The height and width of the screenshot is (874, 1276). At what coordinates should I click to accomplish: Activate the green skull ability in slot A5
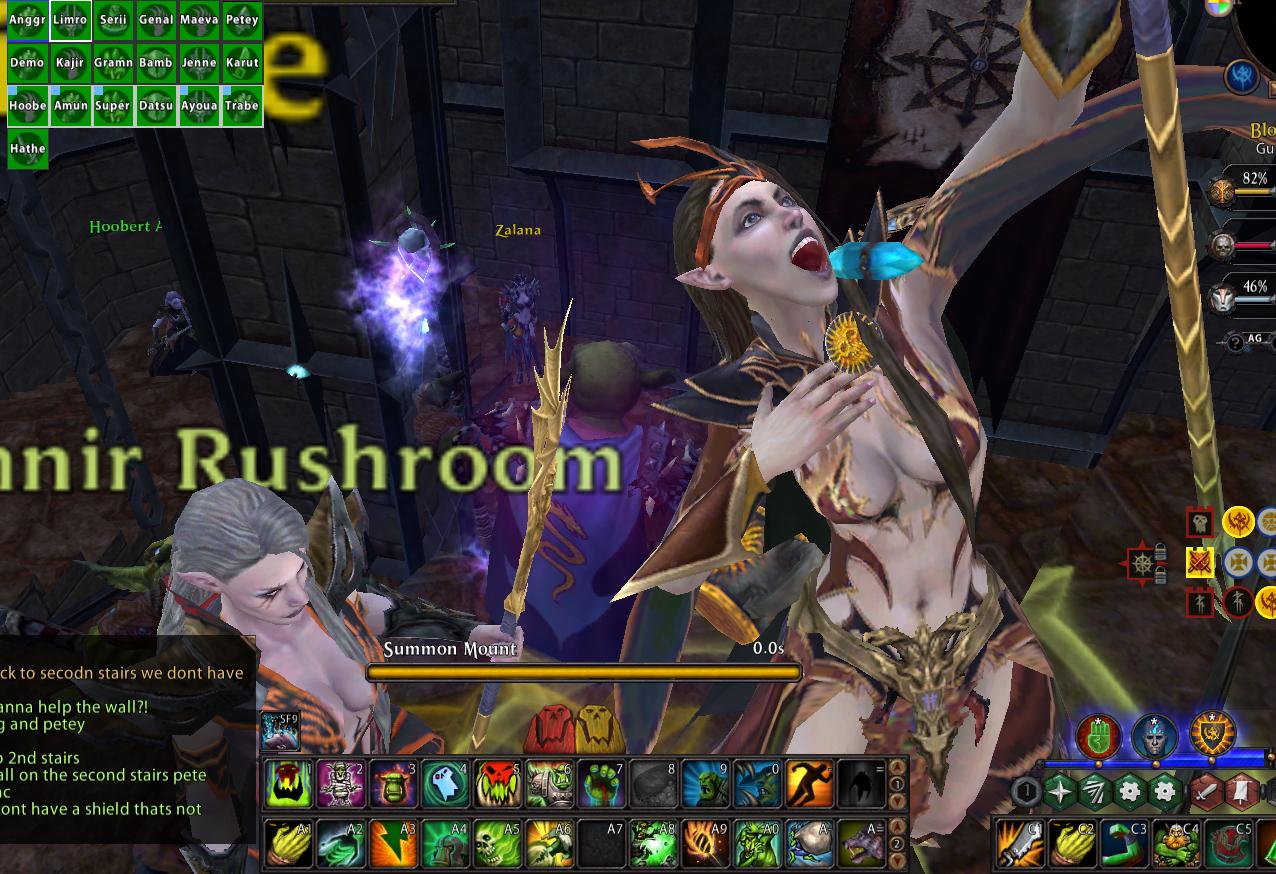click(x=497, y=843)
